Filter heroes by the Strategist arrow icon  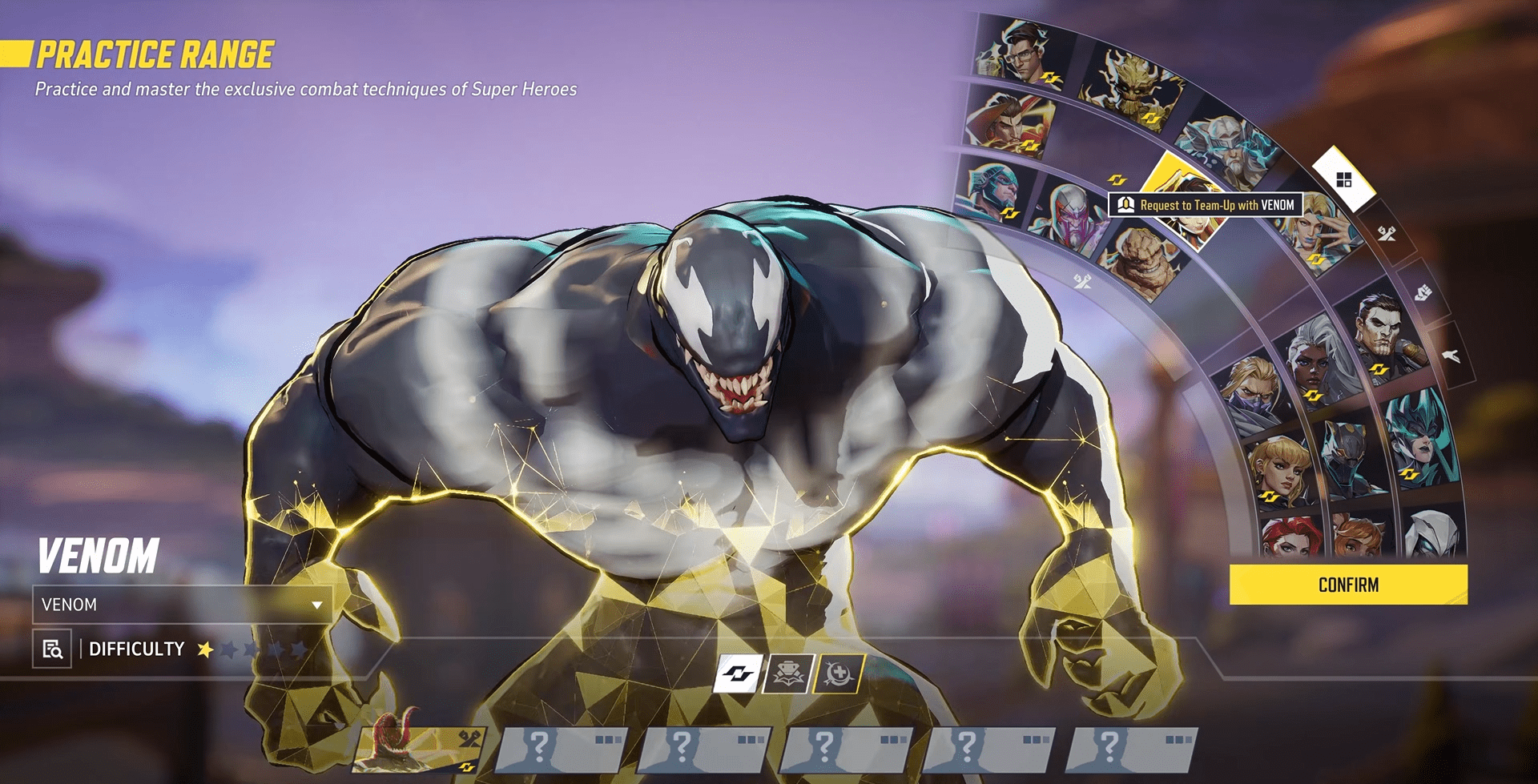(1451, 355)
